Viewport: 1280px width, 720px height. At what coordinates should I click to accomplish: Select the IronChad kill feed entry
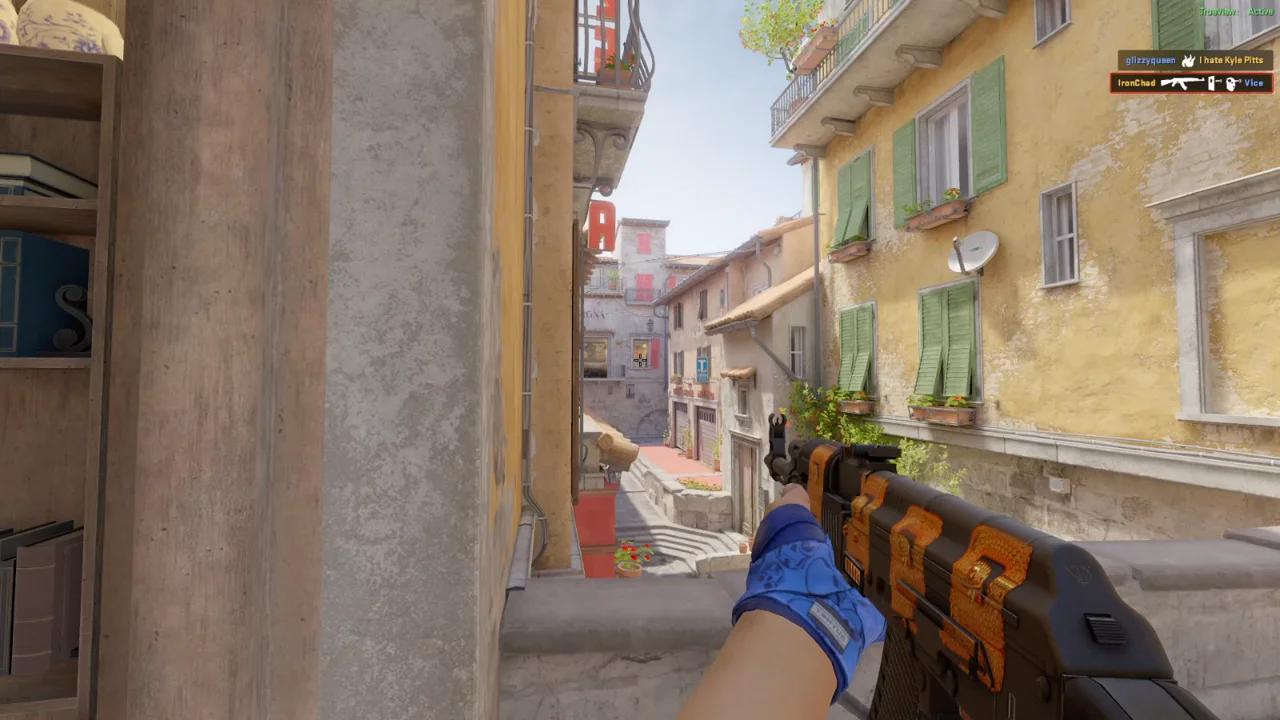coord(1190,83)
